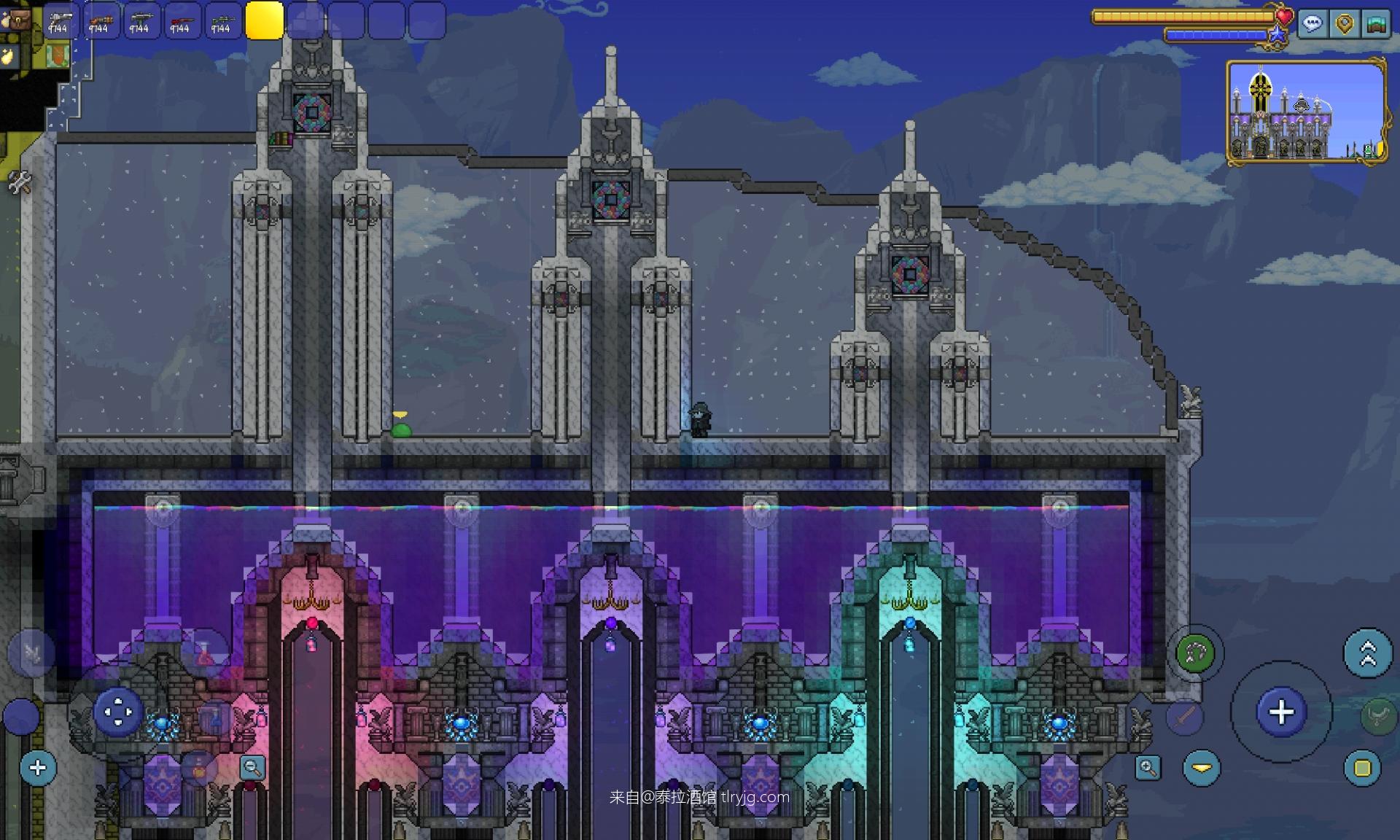This screenshot has height=840, width=1400.
Task: Tap the green grappling hook button
Action: pyautogui.click(x=1195, y=653)
